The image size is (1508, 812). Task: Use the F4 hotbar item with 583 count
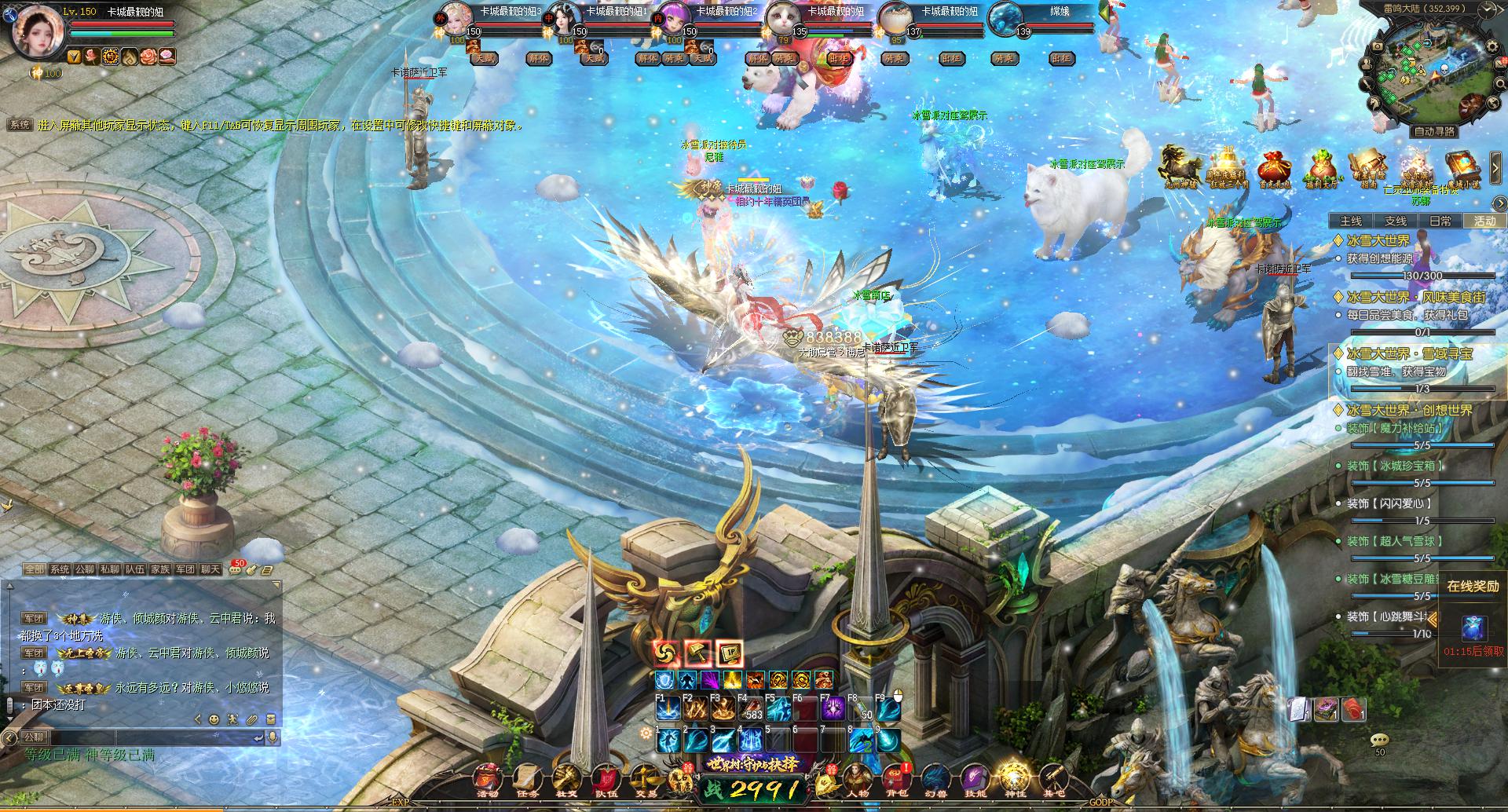point(749,709)
